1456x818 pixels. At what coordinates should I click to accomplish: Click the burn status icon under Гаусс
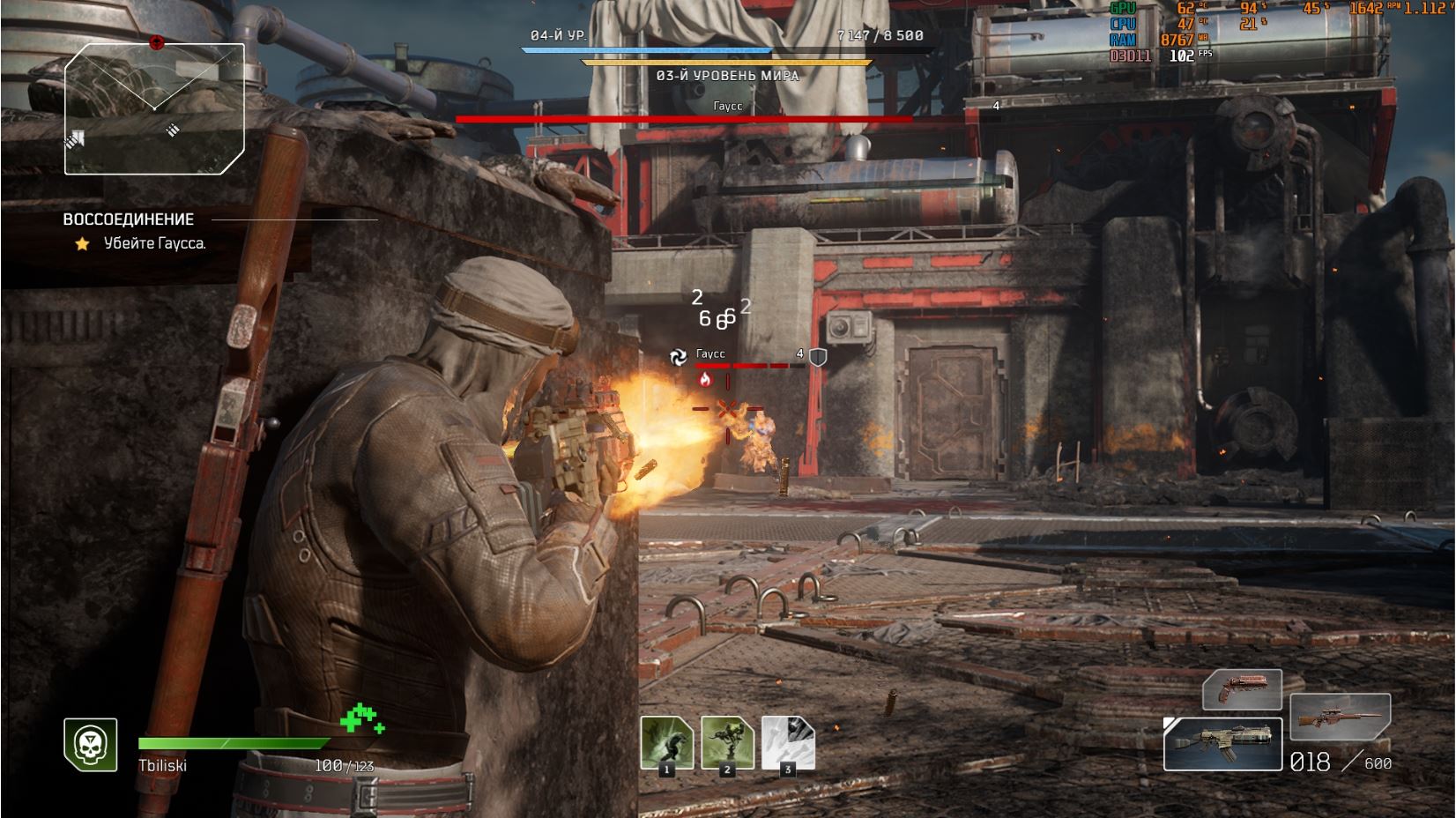704,379
